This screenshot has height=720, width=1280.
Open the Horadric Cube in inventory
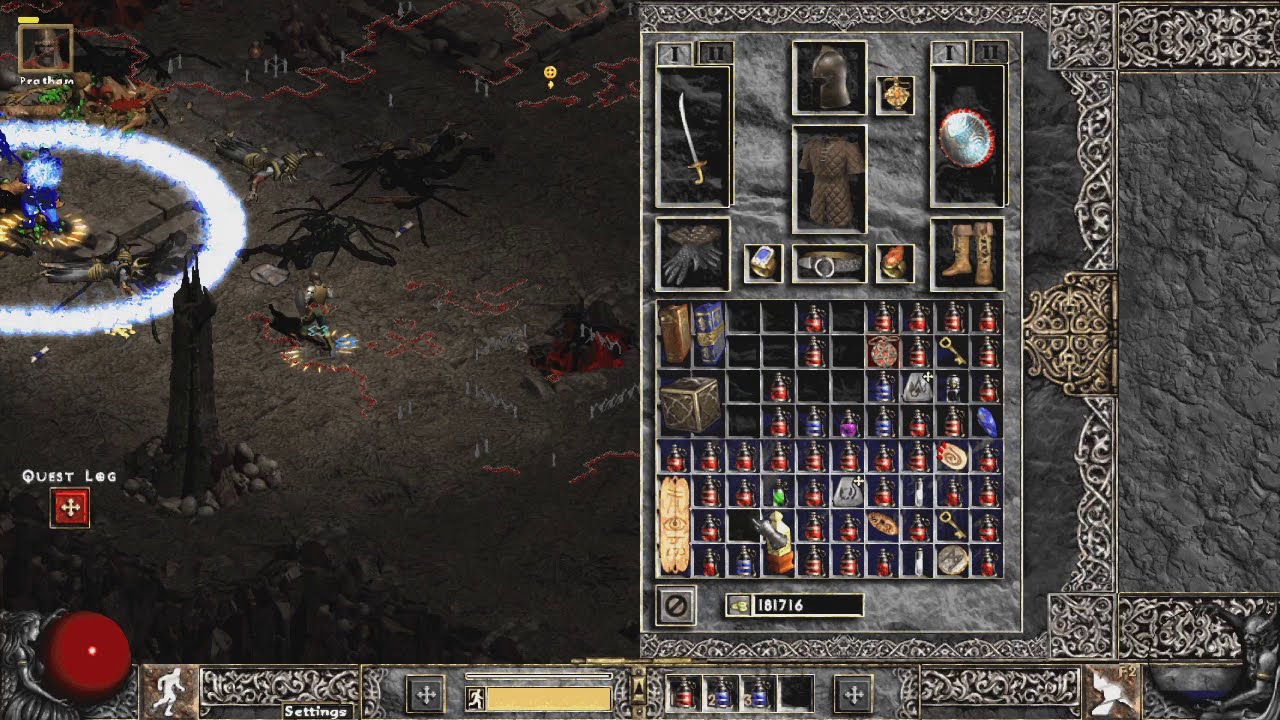coord(692,403)
